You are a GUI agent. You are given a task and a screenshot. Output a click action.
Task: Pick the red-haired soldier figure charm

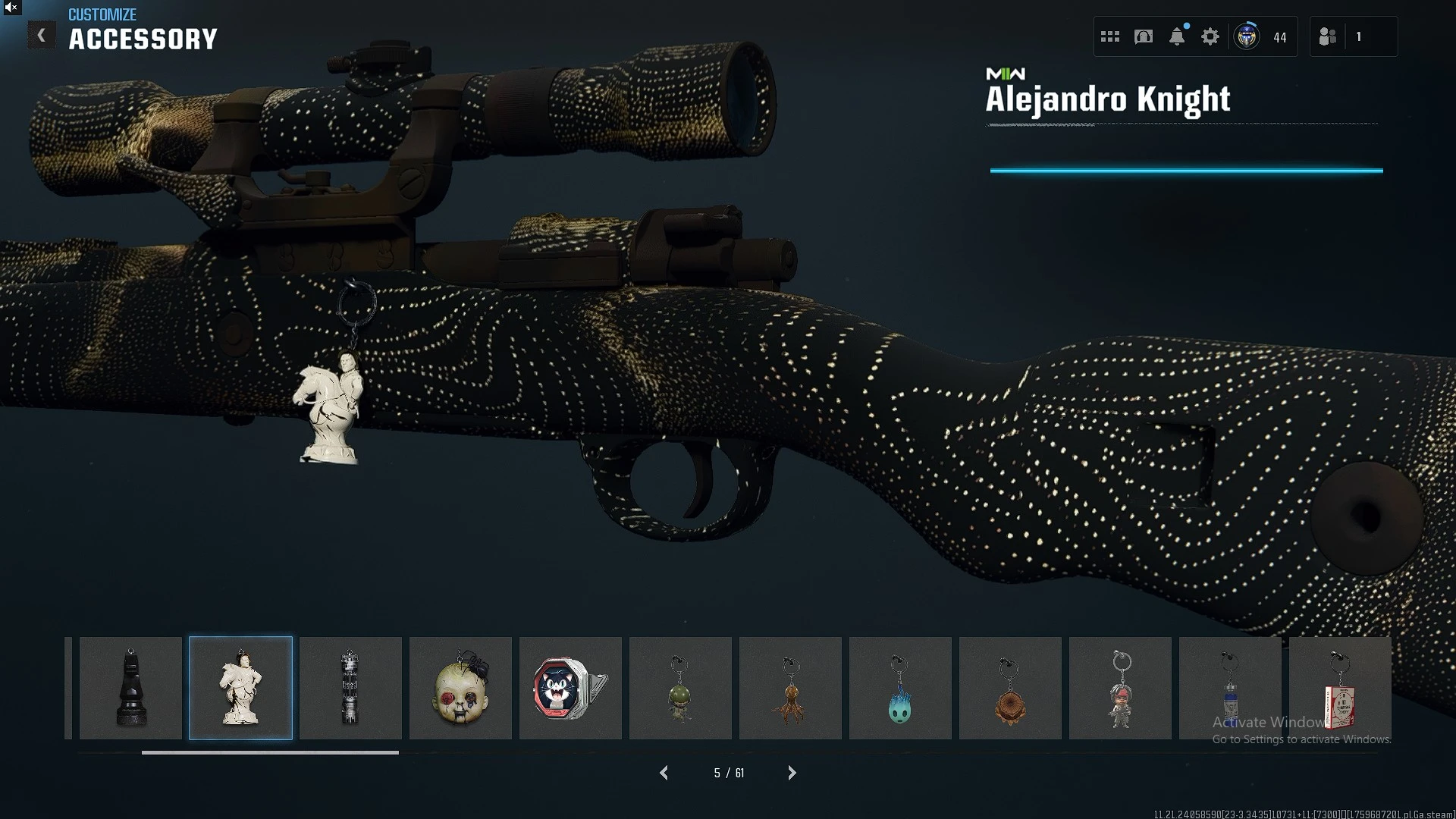click(x=1120, y=688)
